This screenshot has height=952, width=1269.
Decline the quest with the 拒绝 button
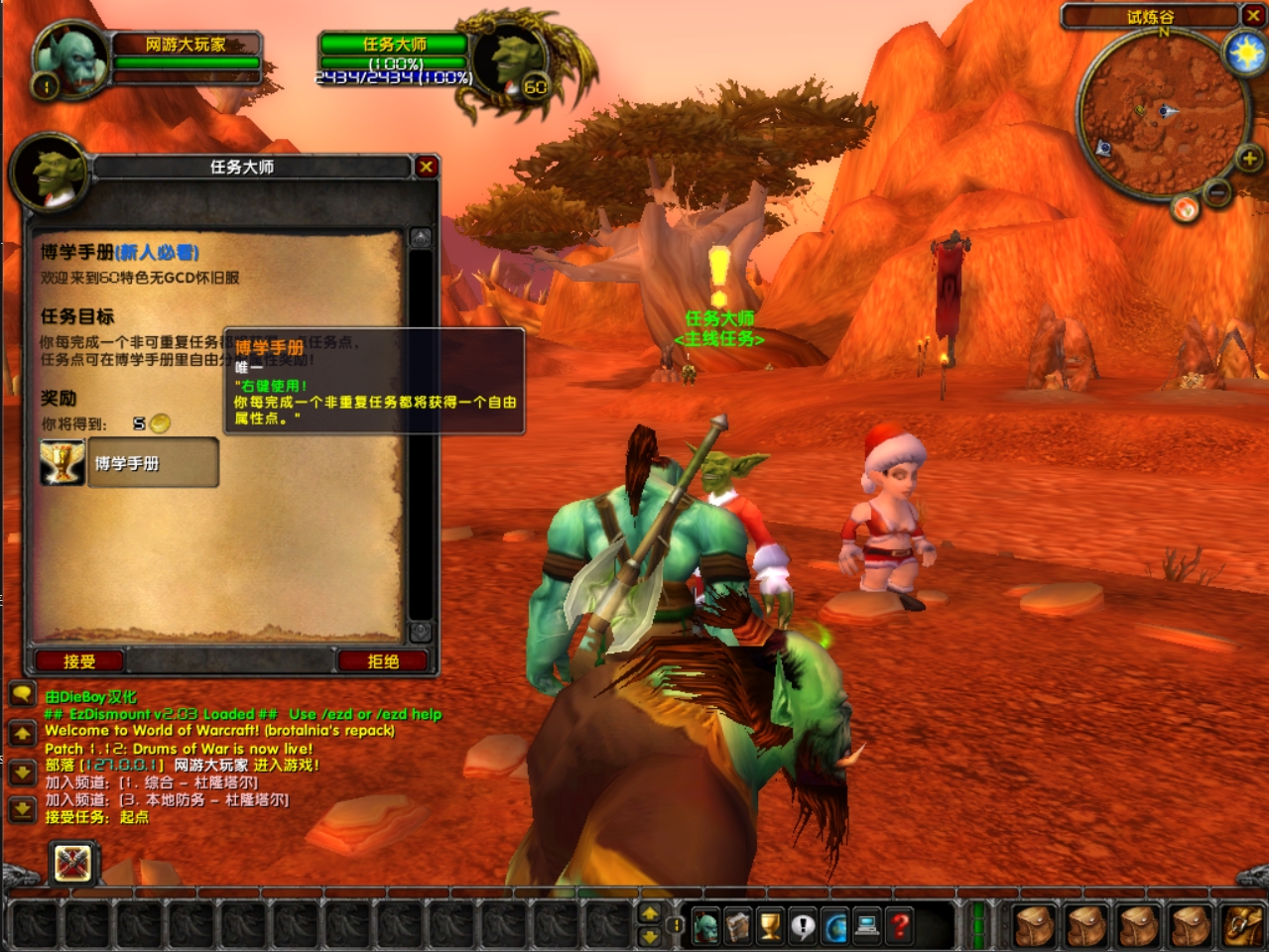(383, 660)
